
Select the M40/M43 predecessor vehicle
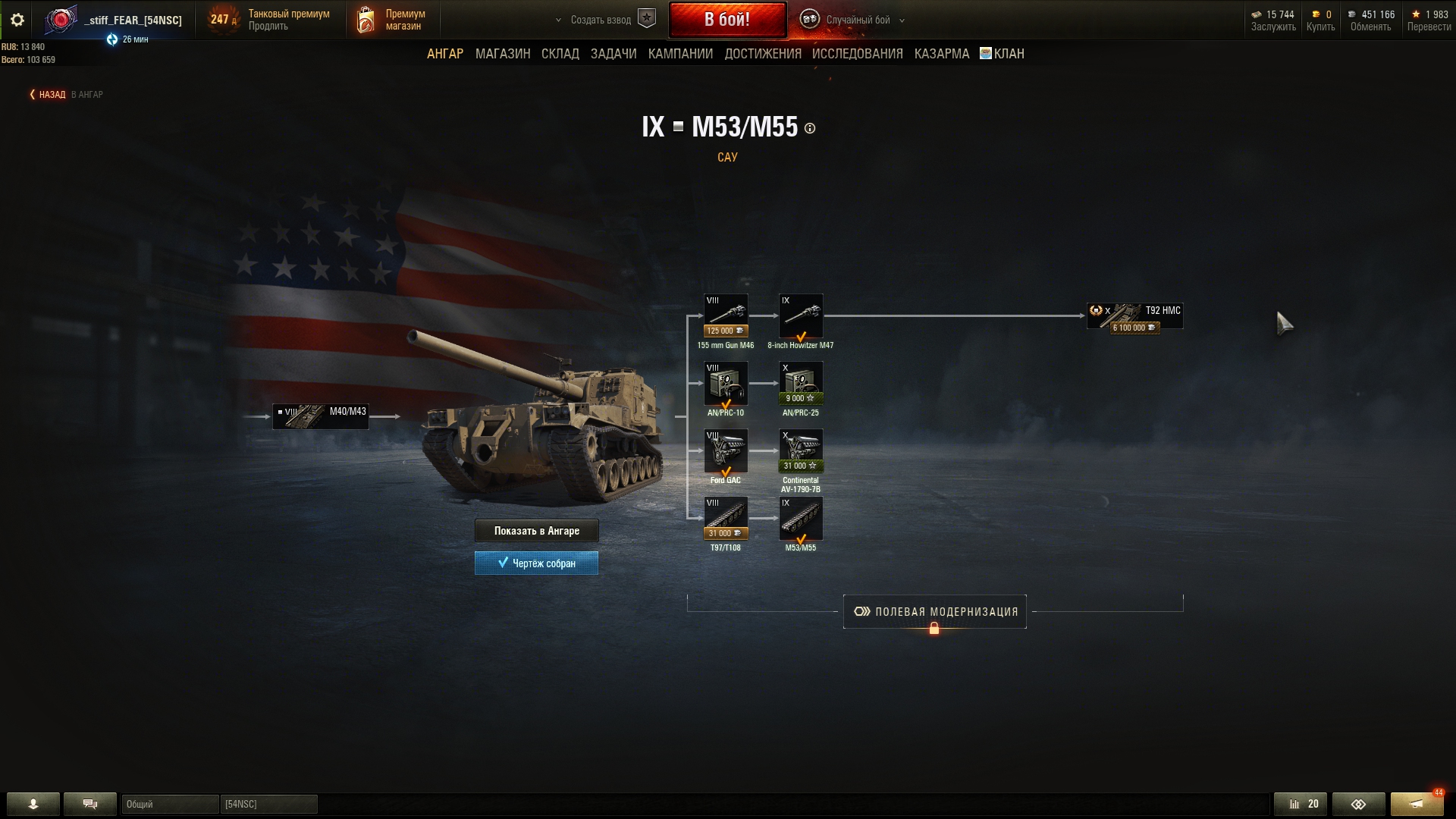coord(321,416)
